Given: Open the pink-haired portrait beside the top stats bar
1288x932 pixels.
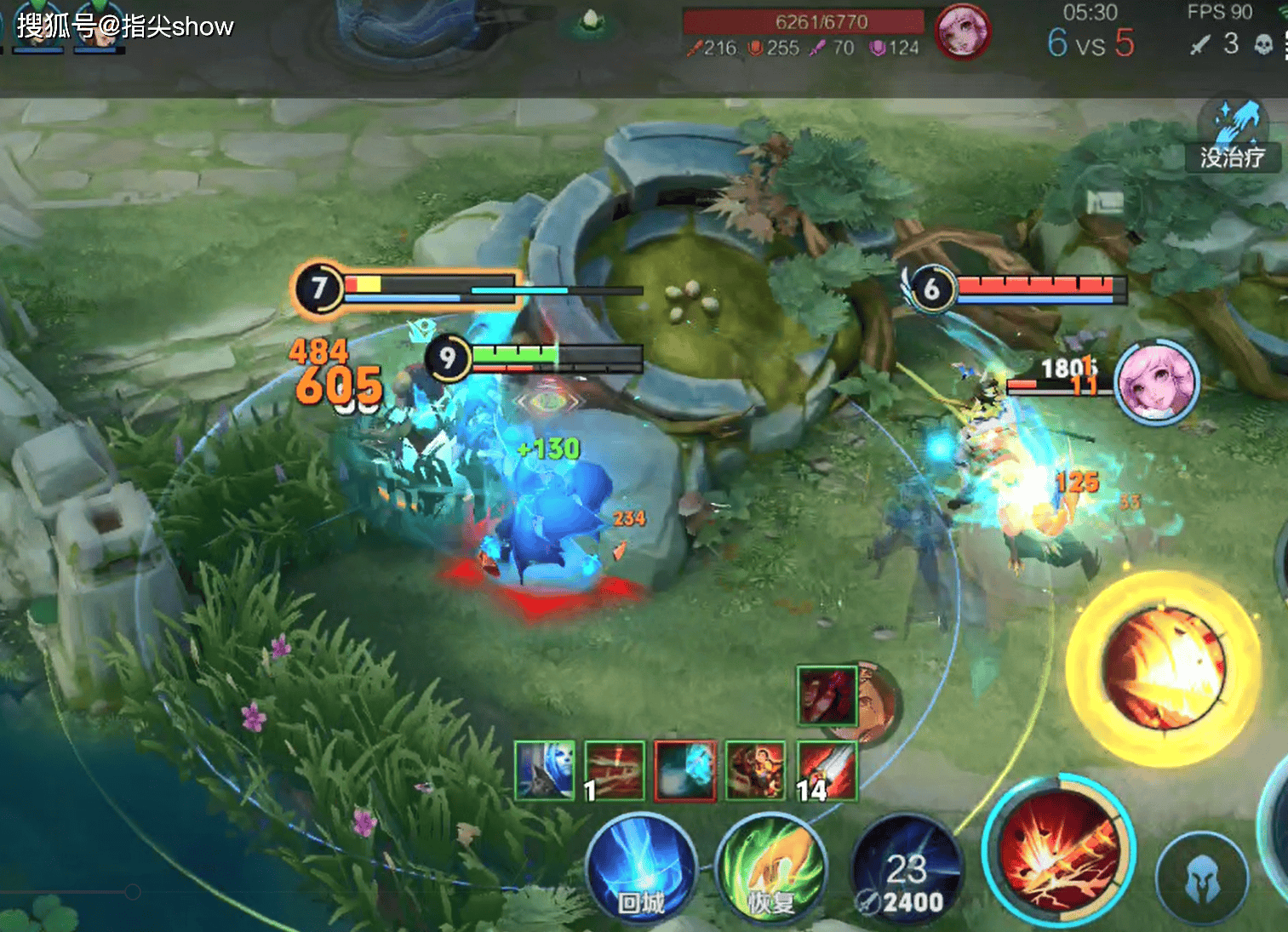Looking at the screenshot, I should click(x=962, y=31).
